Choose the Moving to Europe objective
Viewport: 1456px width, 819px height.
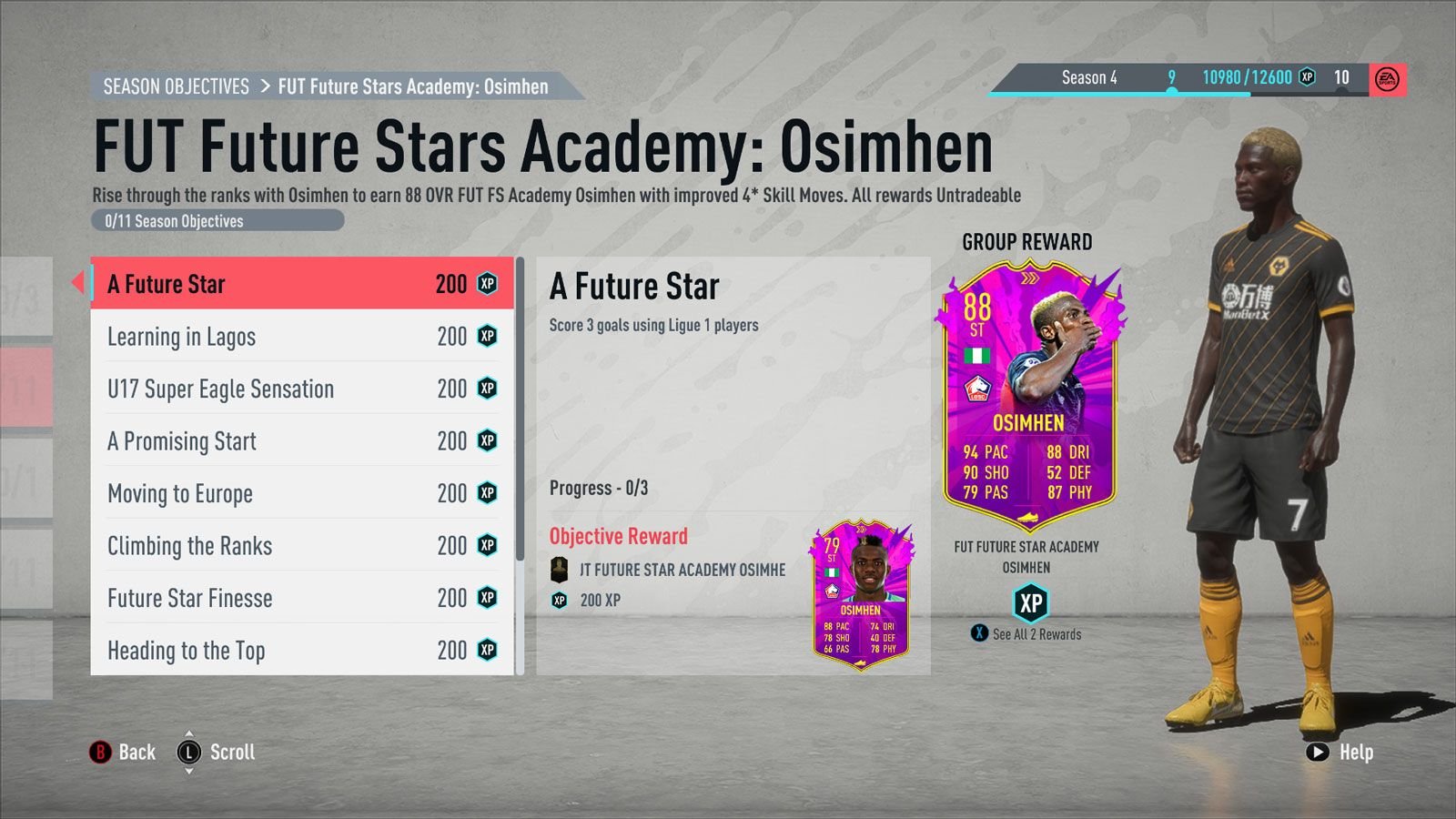tap(301, 494)
